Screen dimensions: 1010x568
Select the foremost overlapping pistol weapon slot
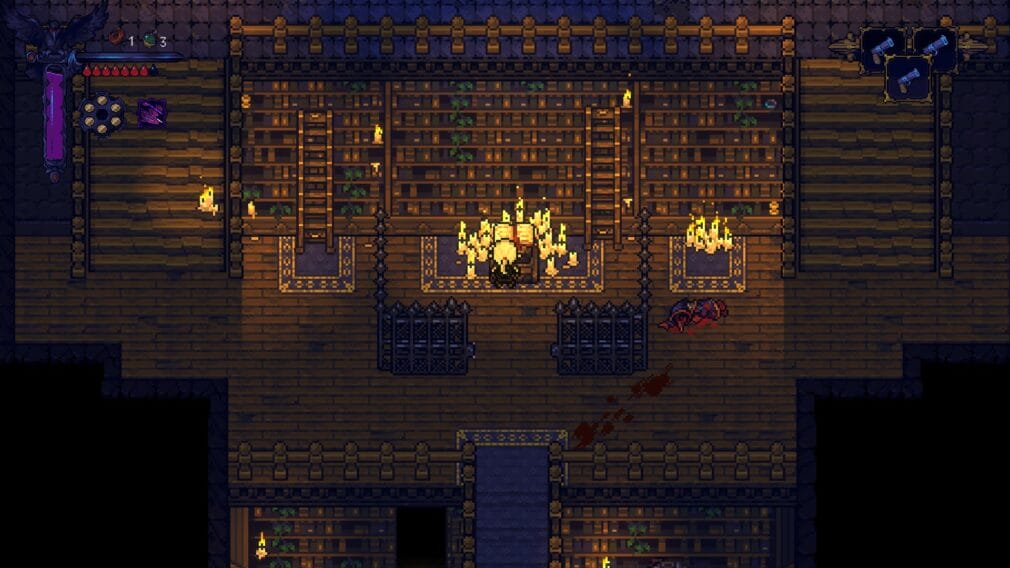pos(909,76)
